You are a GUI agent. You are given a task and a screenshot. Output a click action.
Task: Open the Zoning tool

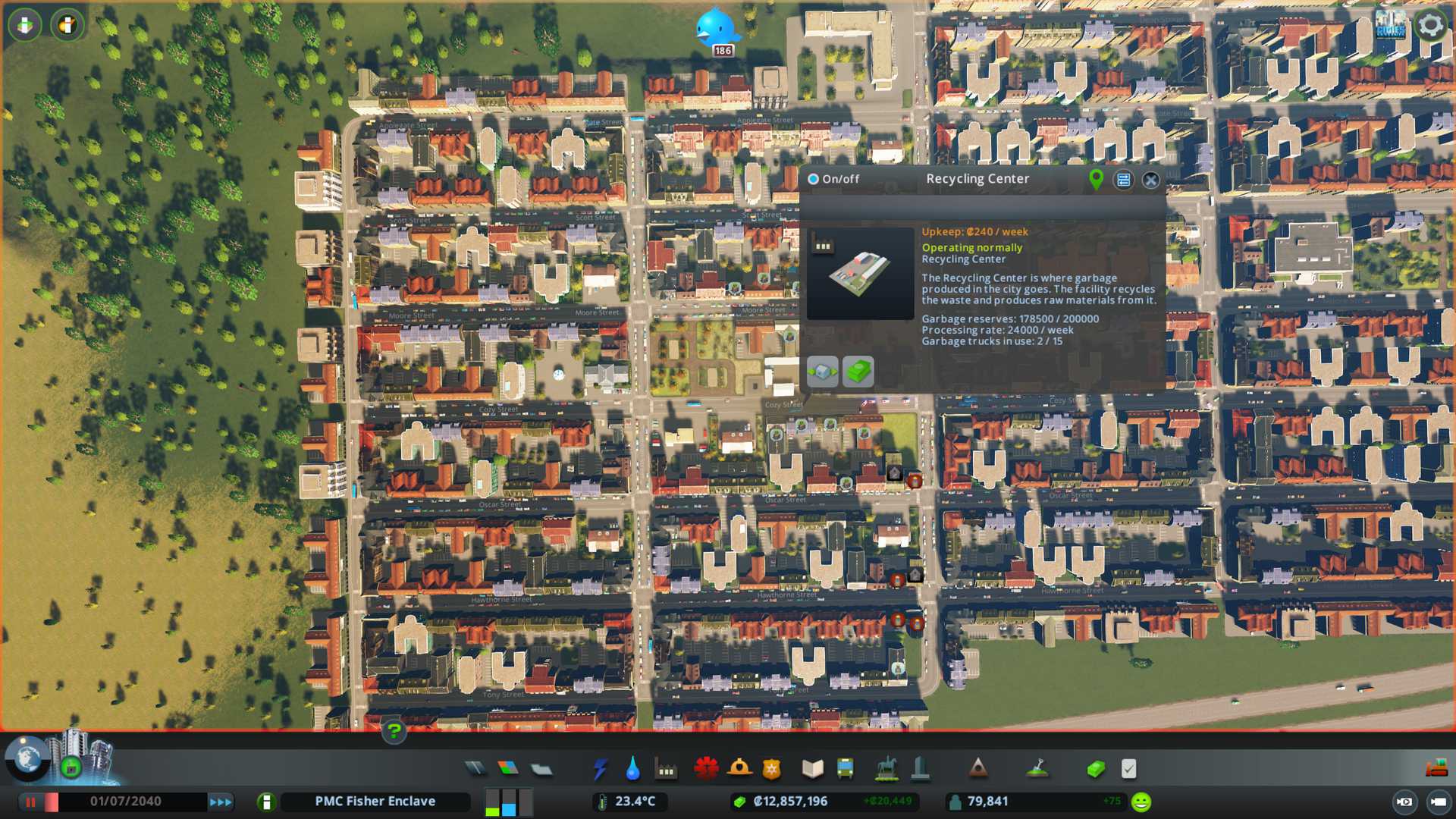508,769
